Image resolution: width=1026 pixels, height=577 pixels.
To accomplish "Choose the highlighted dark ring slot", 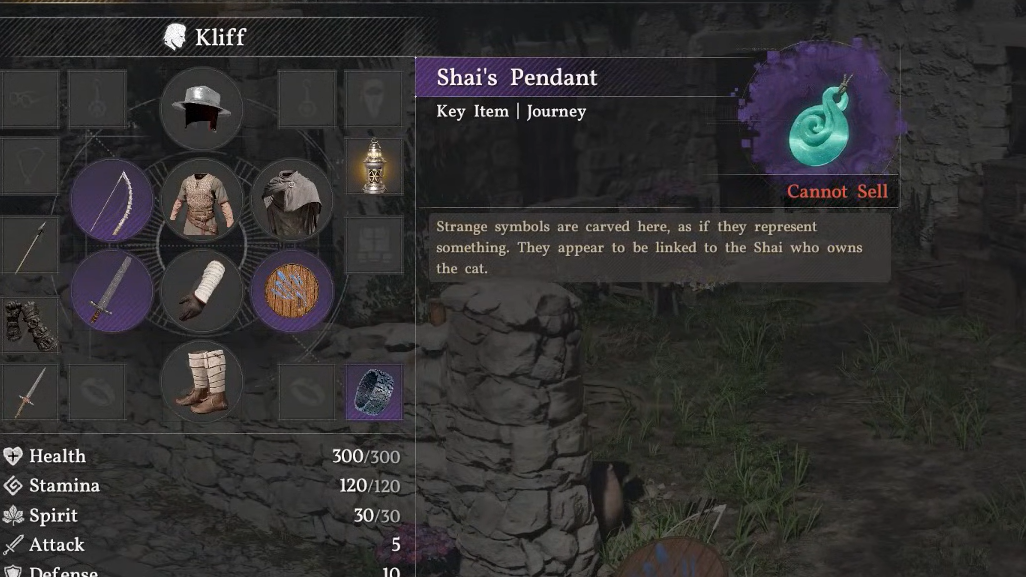I will pyautogui.click(x=374, y=391).
